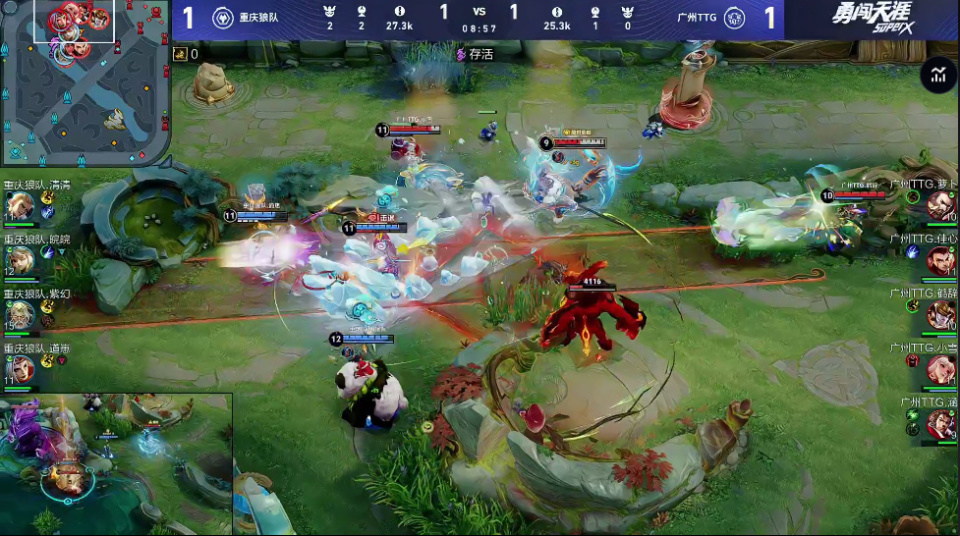This screenshot has height=536, width=960.
Task: Open the stats chart panel button
Action: point(938,75)
